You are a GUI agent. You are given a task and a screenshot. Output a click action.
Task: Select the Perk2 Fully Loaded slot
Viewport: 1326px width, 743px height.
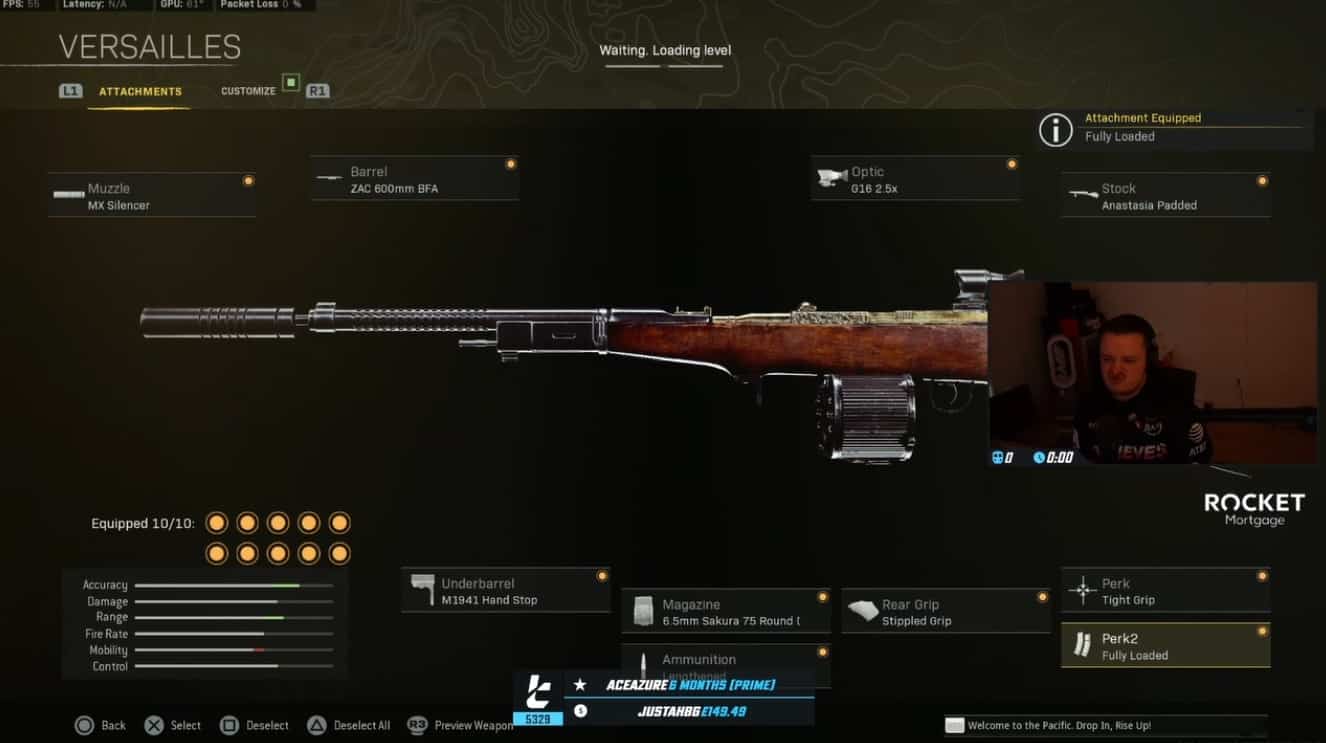click(1166, 646)
